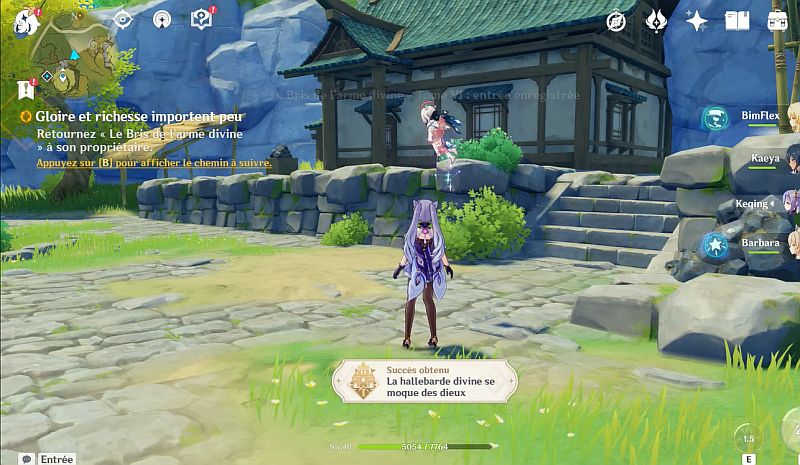Open the crossed-out compass icon
Viewport: 800px width, 465px height.
pyautogui.click(x=617, y=21)
